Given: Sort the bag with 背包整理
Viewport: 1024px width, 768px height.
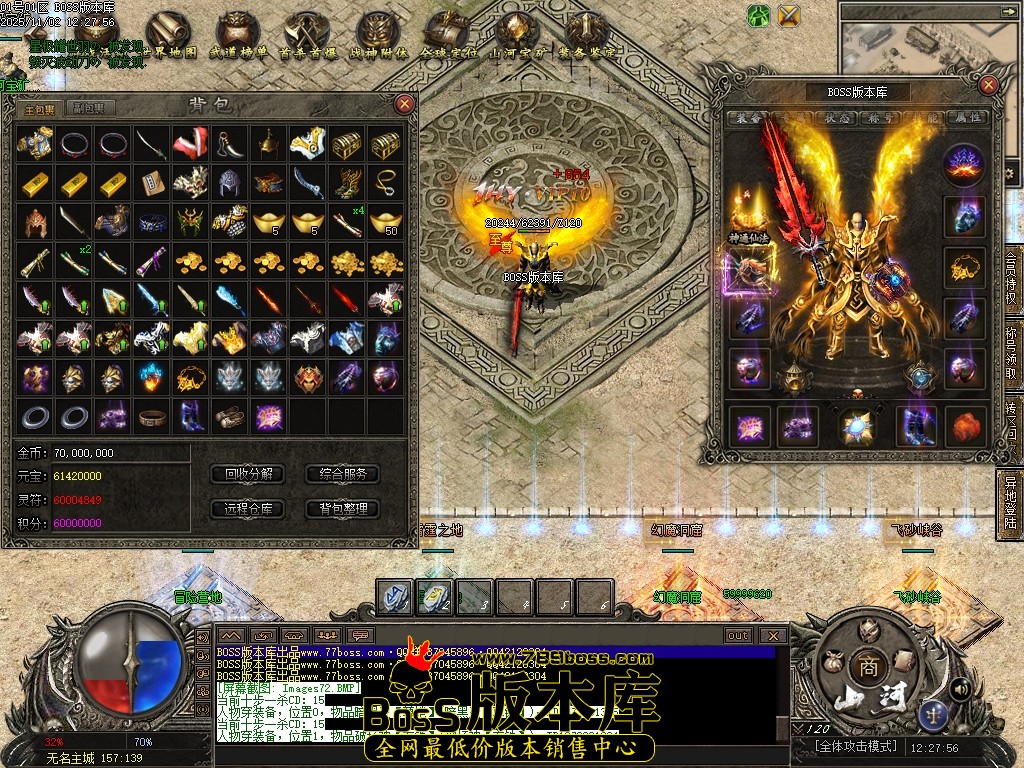Looking at the screenshot, I should 343,509.
